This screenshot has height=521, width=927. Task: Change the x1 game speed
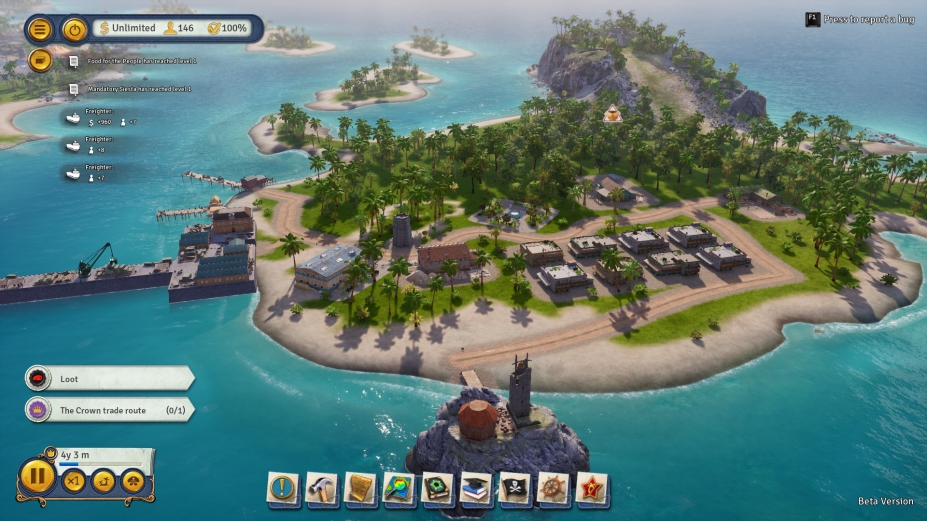point(74,481)
